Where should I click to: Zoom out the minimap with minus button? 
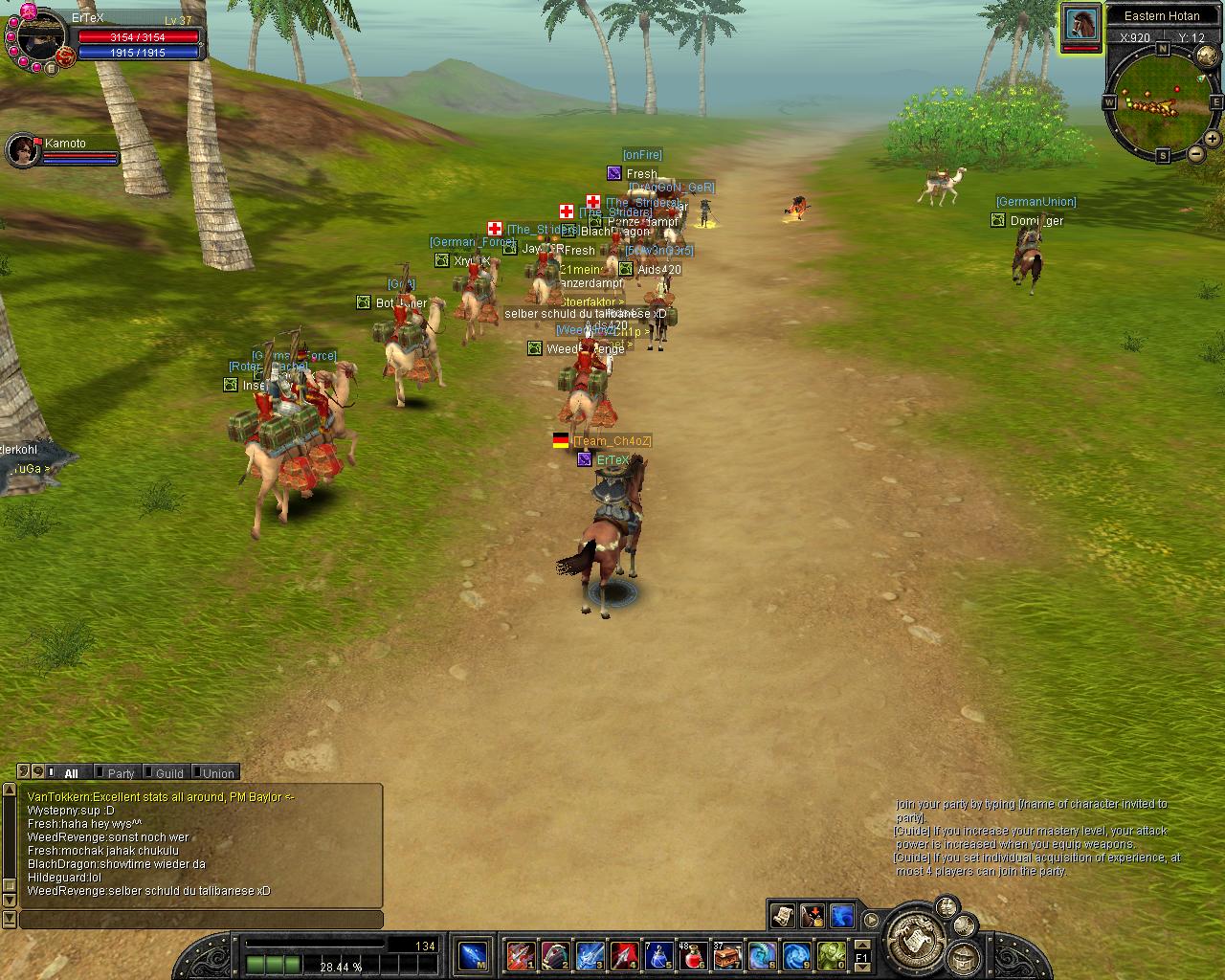pos(1196,154)
